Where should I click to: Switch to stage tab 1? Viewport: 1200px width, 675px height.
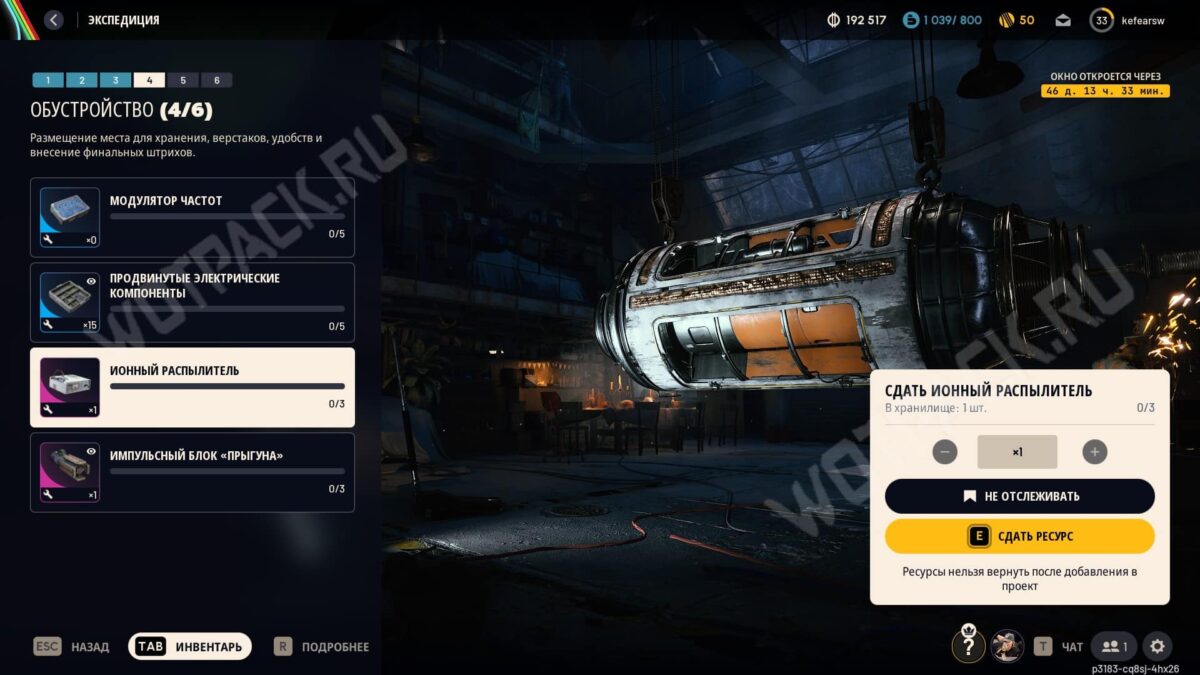point(48,80)
